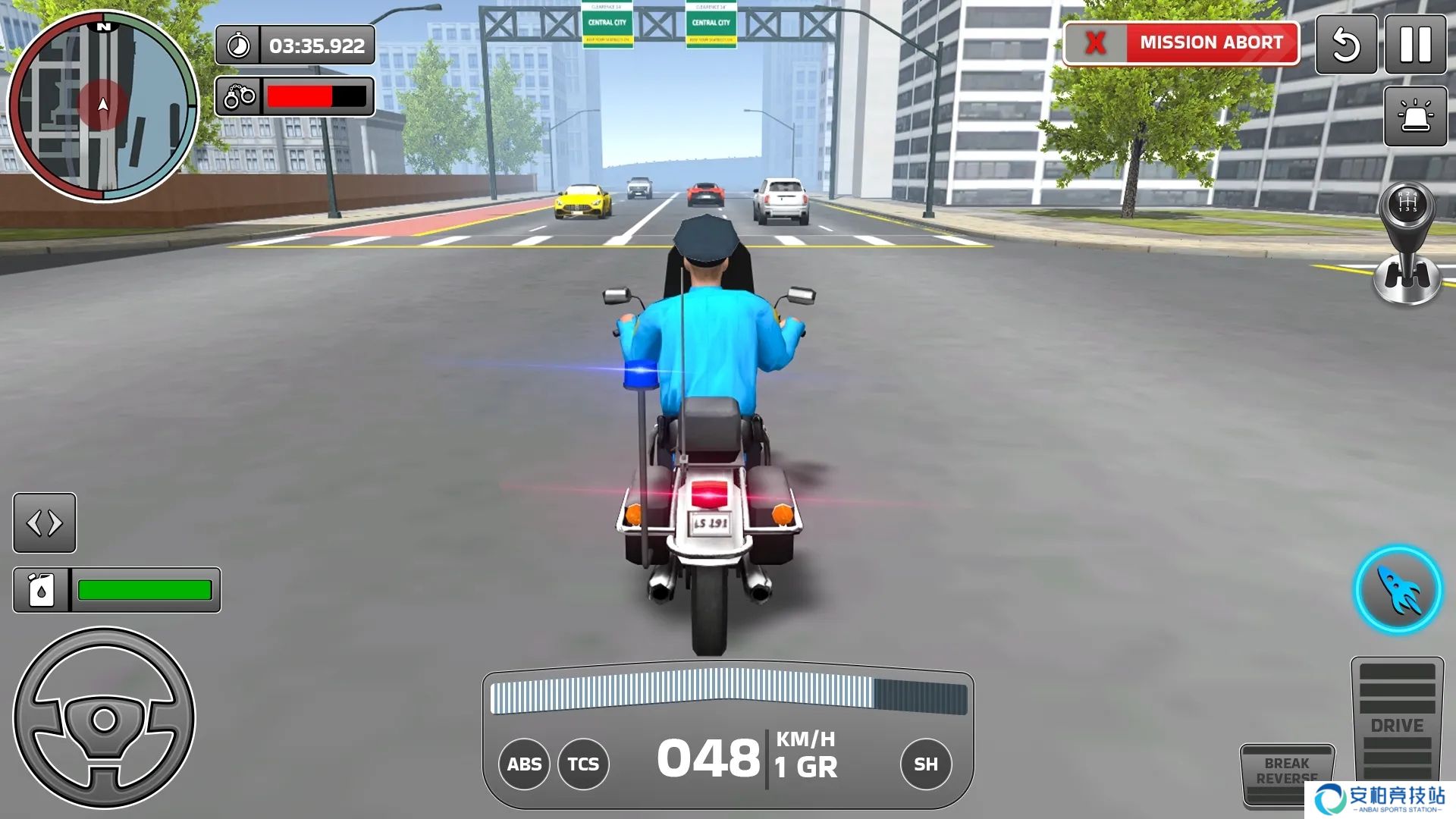Viewport: 1456px width, 819px height.
Task: Pause the game
Action: 1415,45
